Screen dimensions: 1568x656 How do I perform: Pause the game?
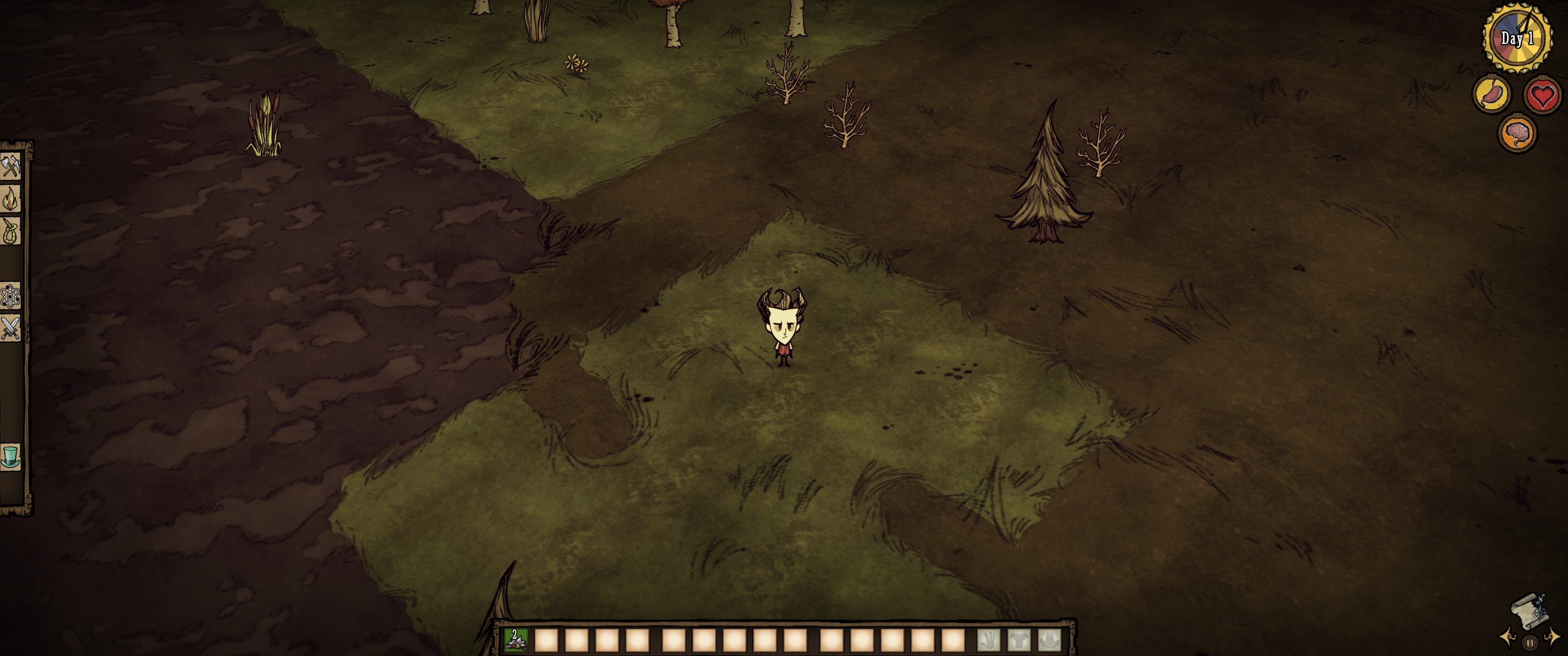1530,643
